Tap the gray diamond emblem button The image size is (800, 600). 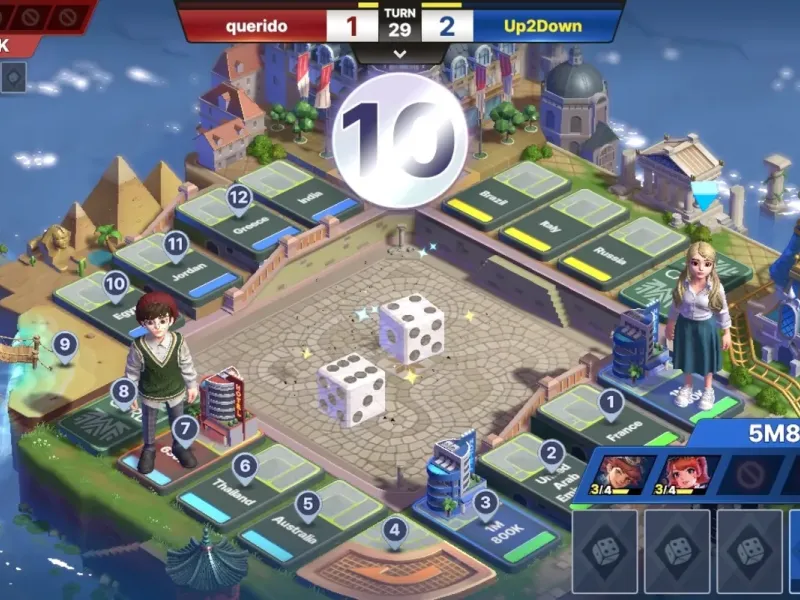tap(14, 77)
